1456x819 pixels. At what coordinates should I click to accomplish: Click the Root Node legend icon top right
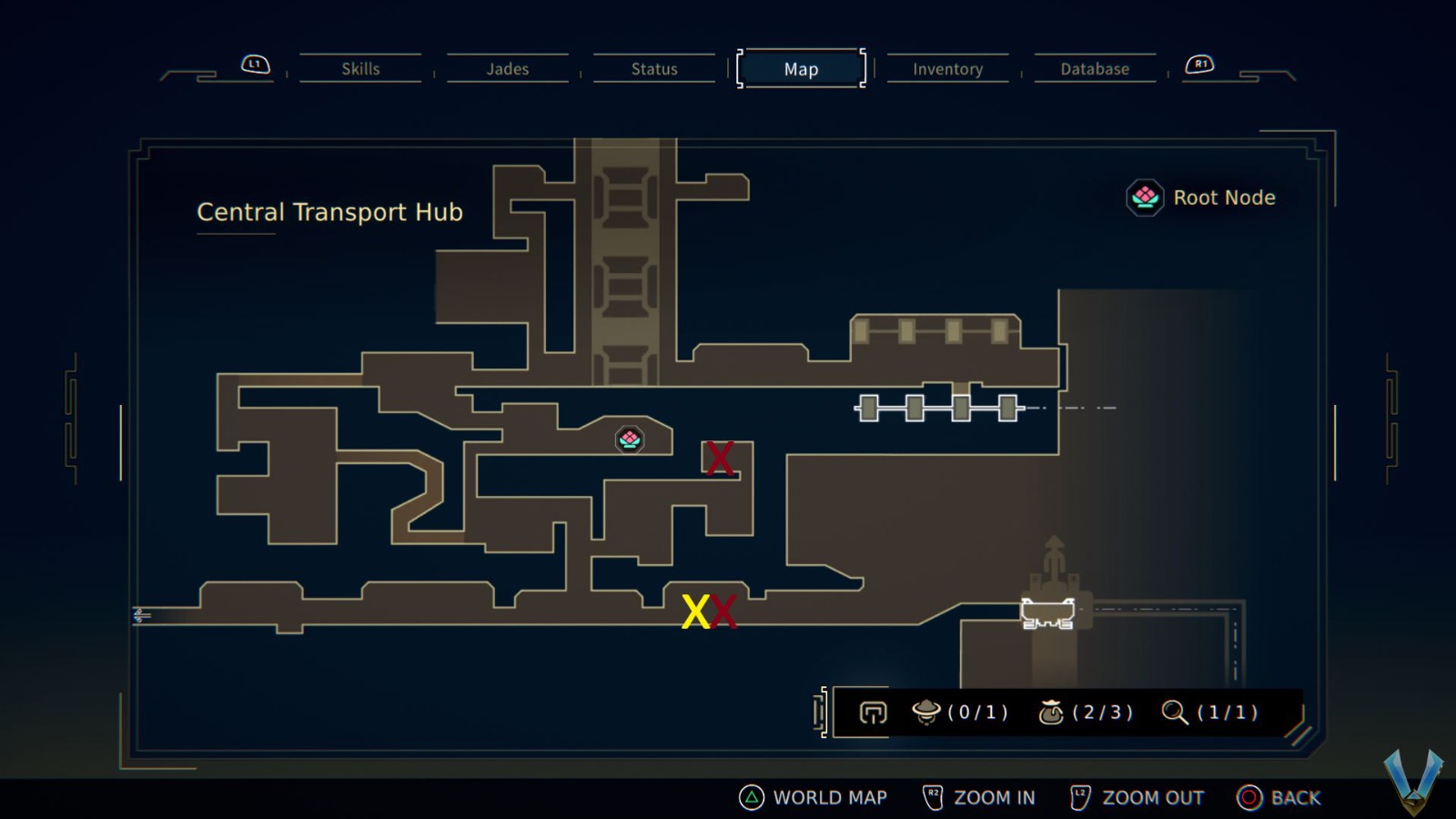(1143, 197)
